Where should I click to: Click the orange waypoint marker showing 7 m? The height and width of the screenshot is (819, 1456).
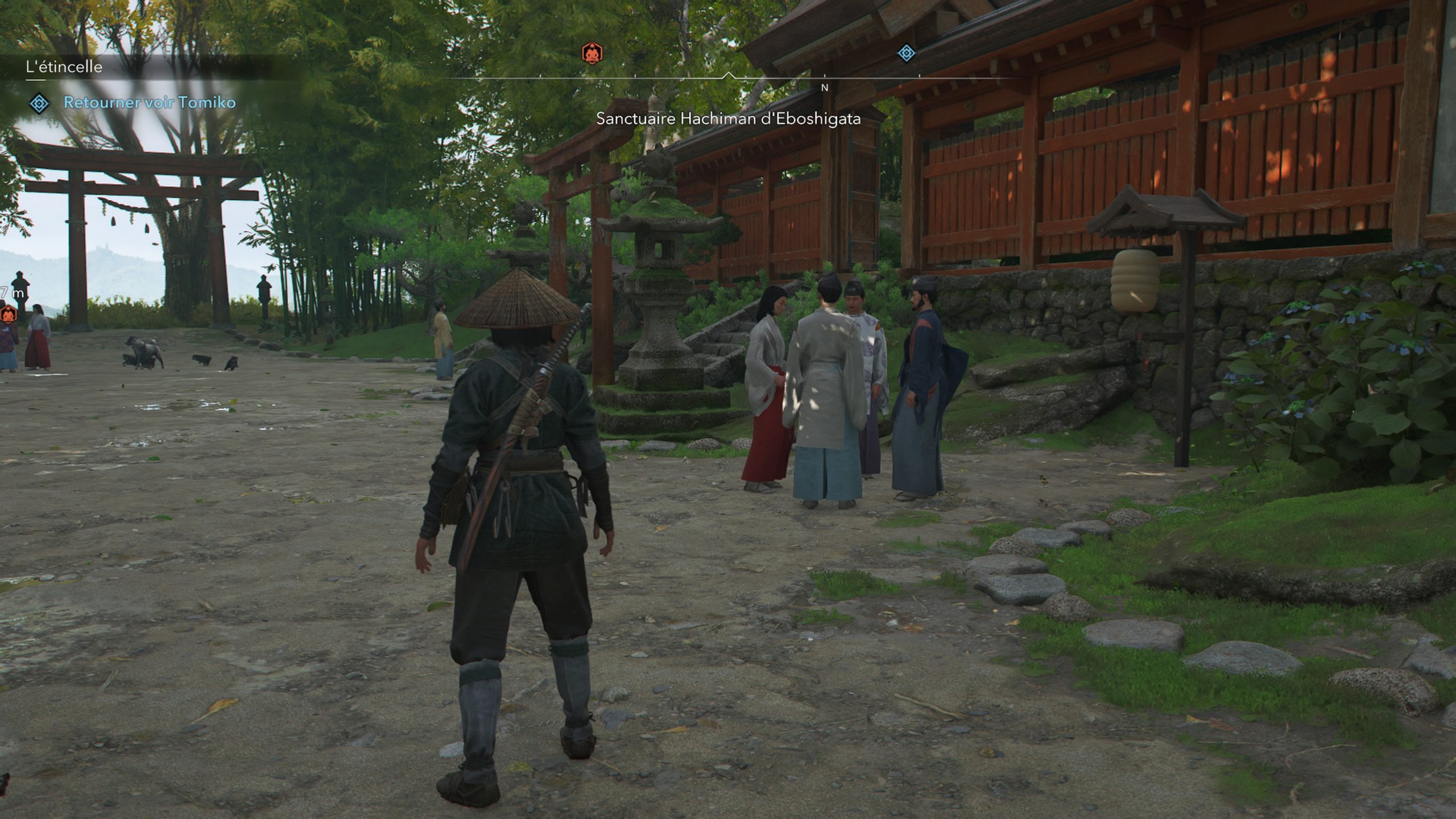click(x=8, y=313)
